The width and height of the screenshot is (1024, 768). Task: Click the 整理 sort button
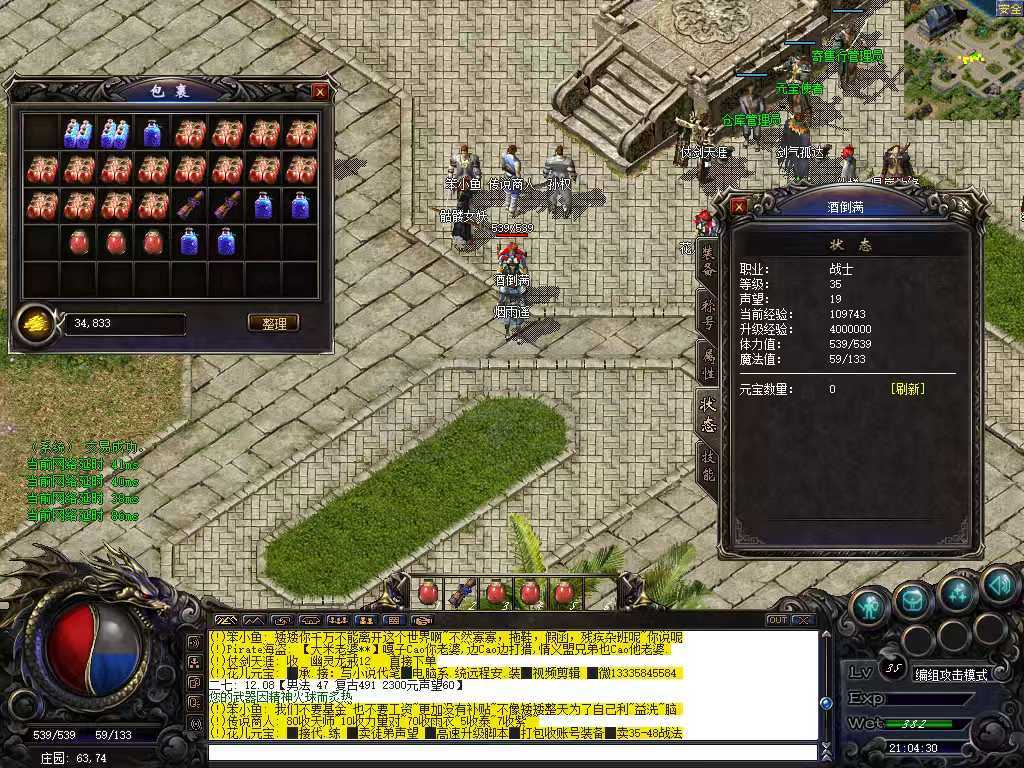(x=273, y=323)
